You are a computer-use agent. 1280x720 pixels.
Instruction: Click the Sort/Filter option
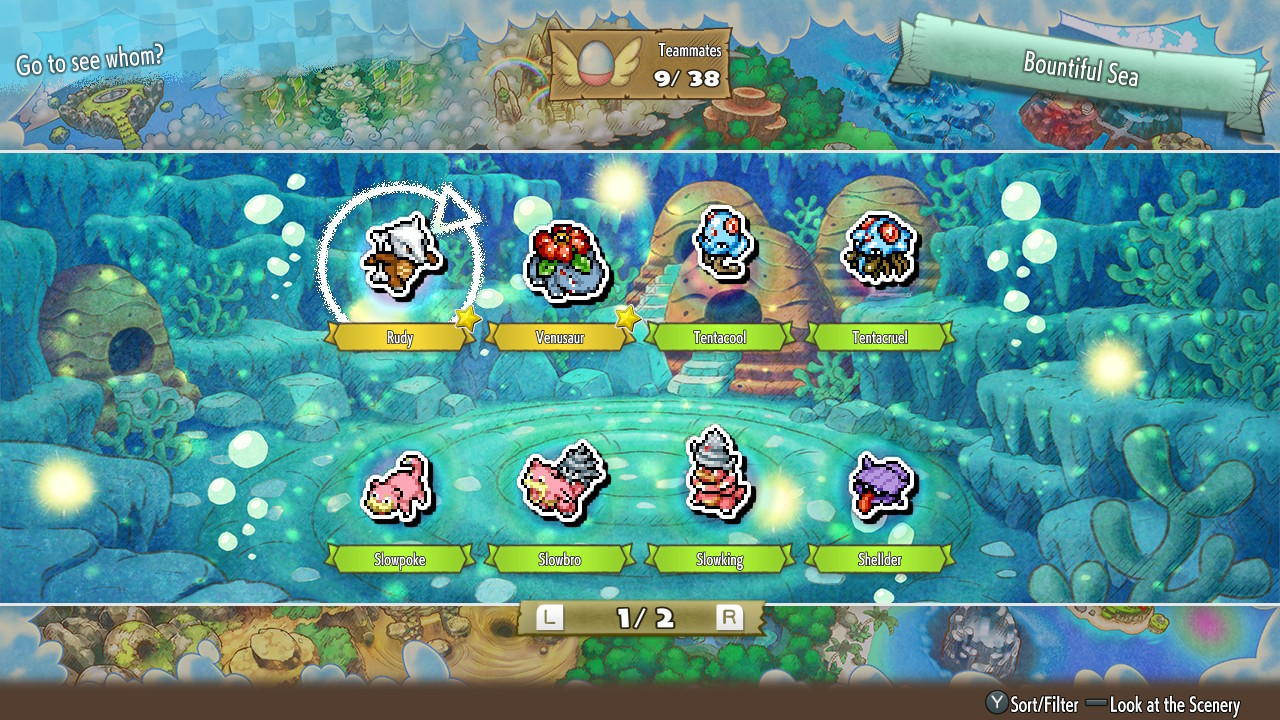pos(1033,705)
